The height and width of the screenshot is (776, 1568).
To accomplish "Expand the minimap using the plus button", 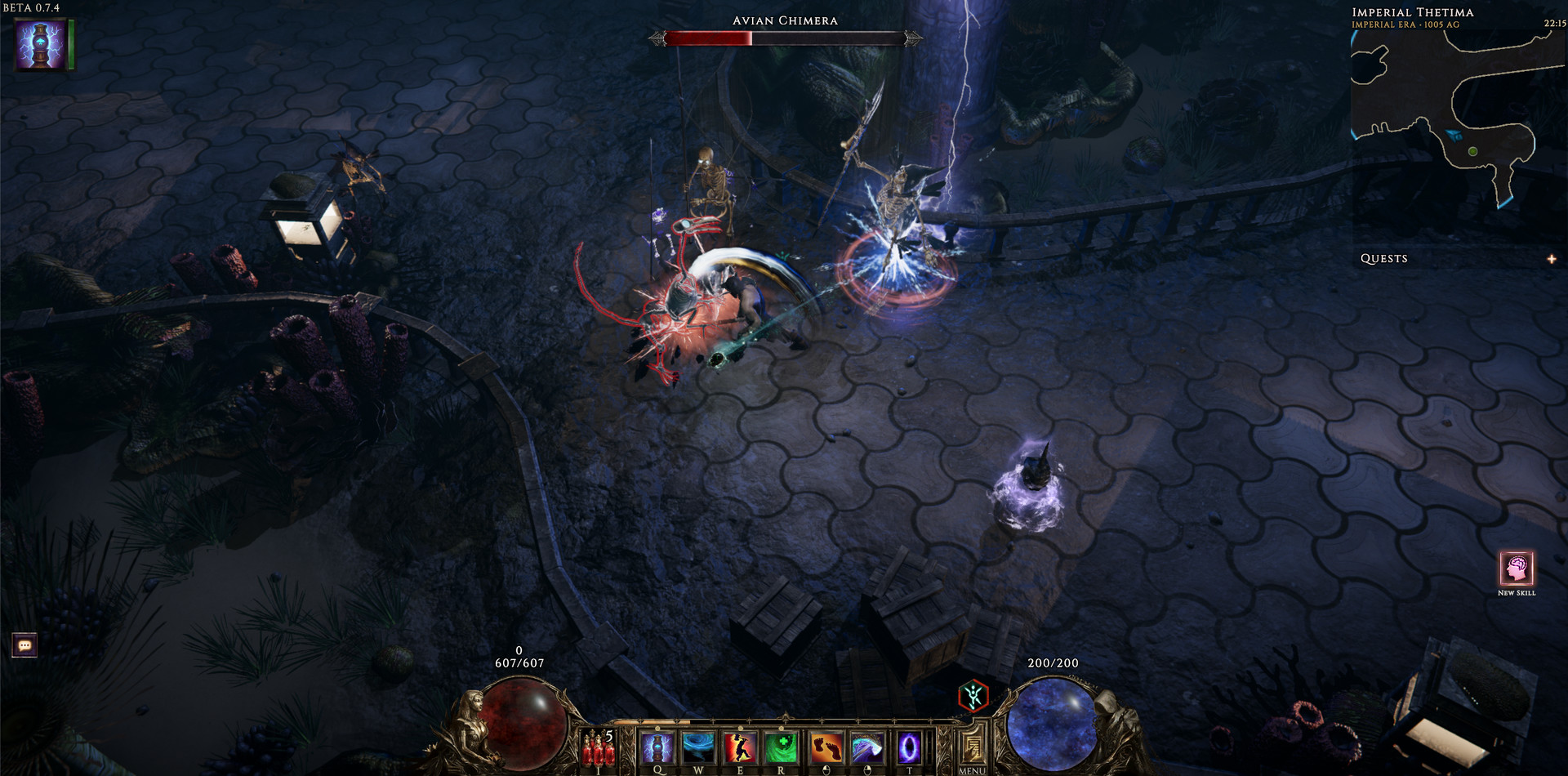I will [x=1552, y=258].
